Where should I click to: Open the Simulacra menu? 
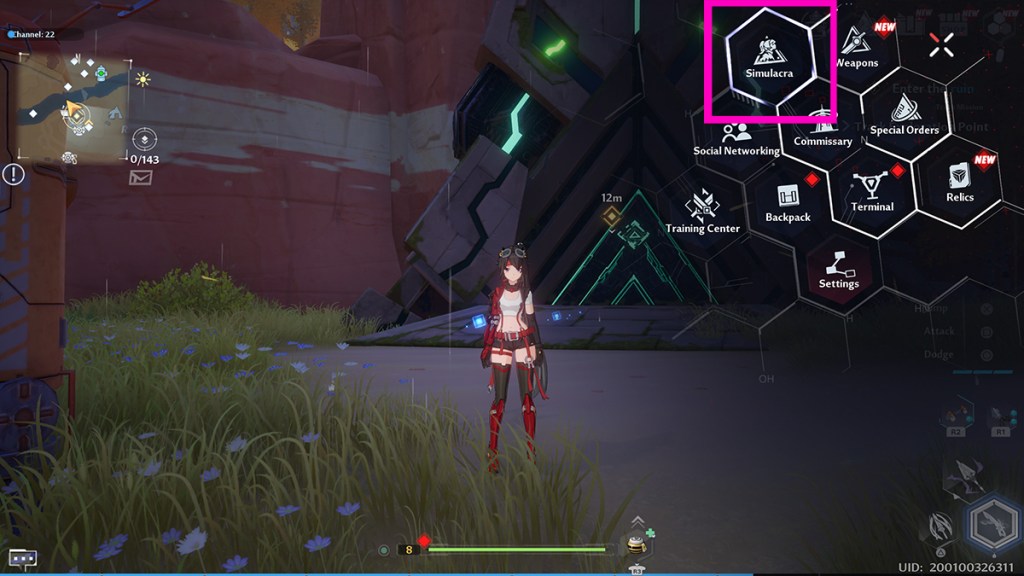(x=769, y=60)
